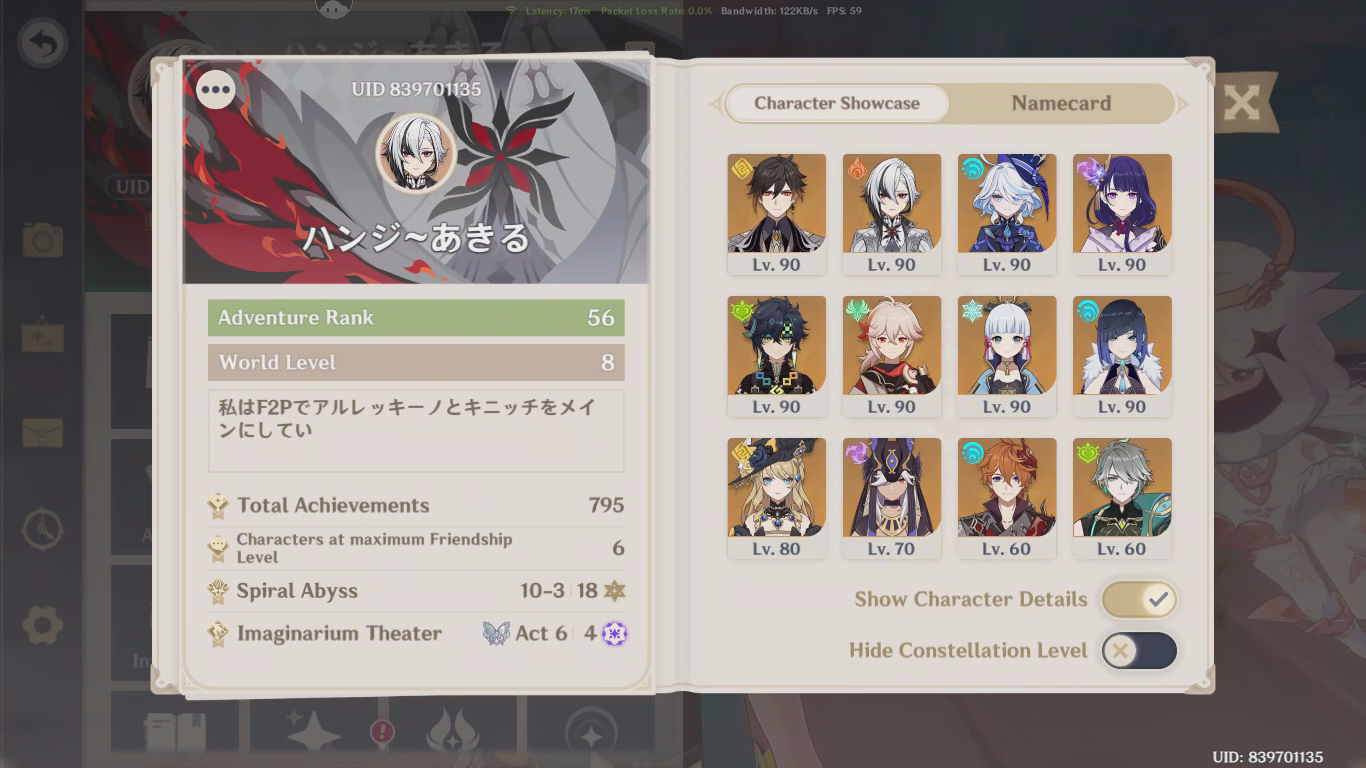Click the photo-frame icon below the camera
Image resolution: width=1366 pixels, height=768 pixels.
[41, 336]
